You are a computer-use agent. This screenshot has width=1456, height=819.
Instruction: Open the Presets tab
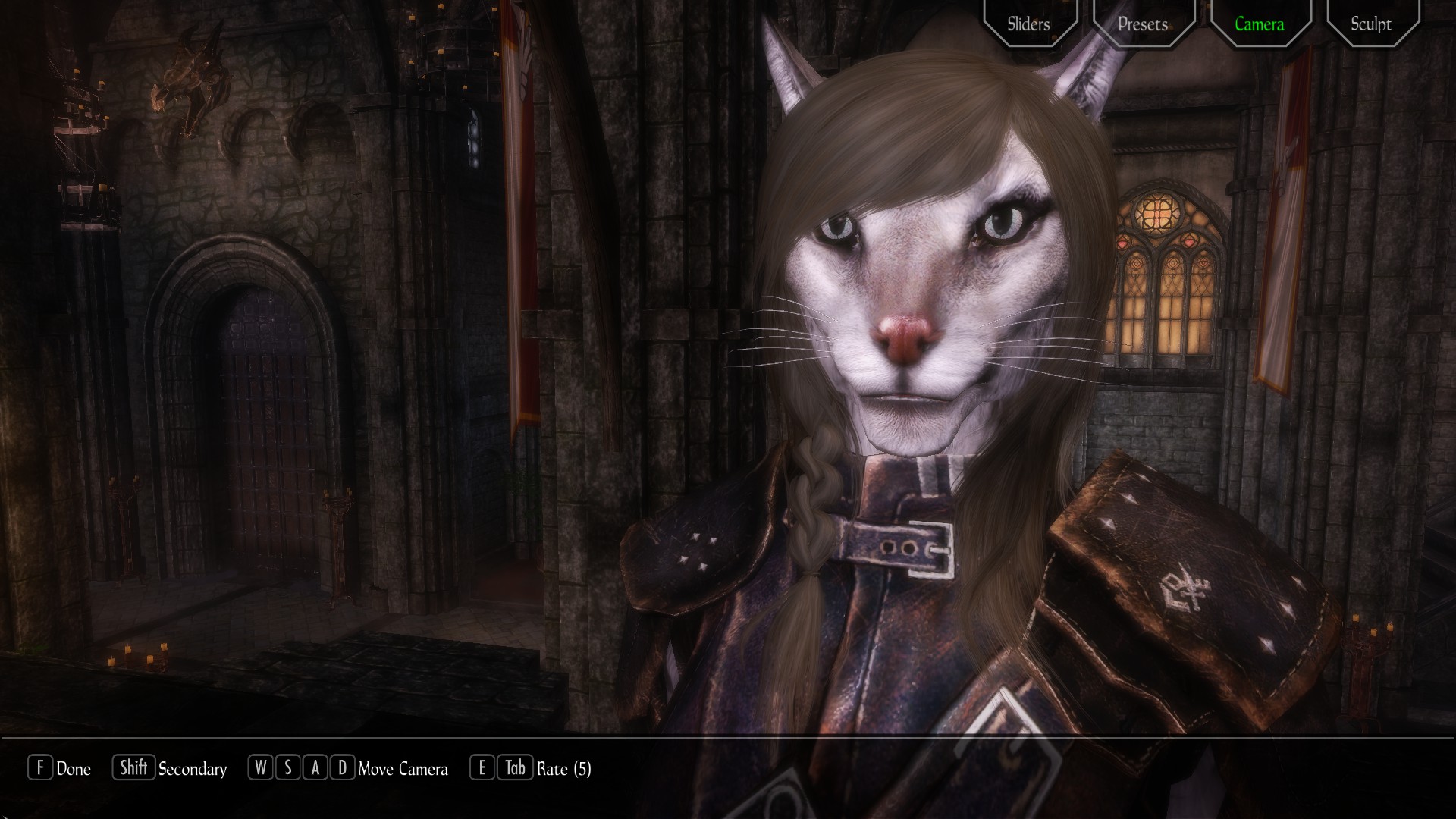(x=1143, y=24)
